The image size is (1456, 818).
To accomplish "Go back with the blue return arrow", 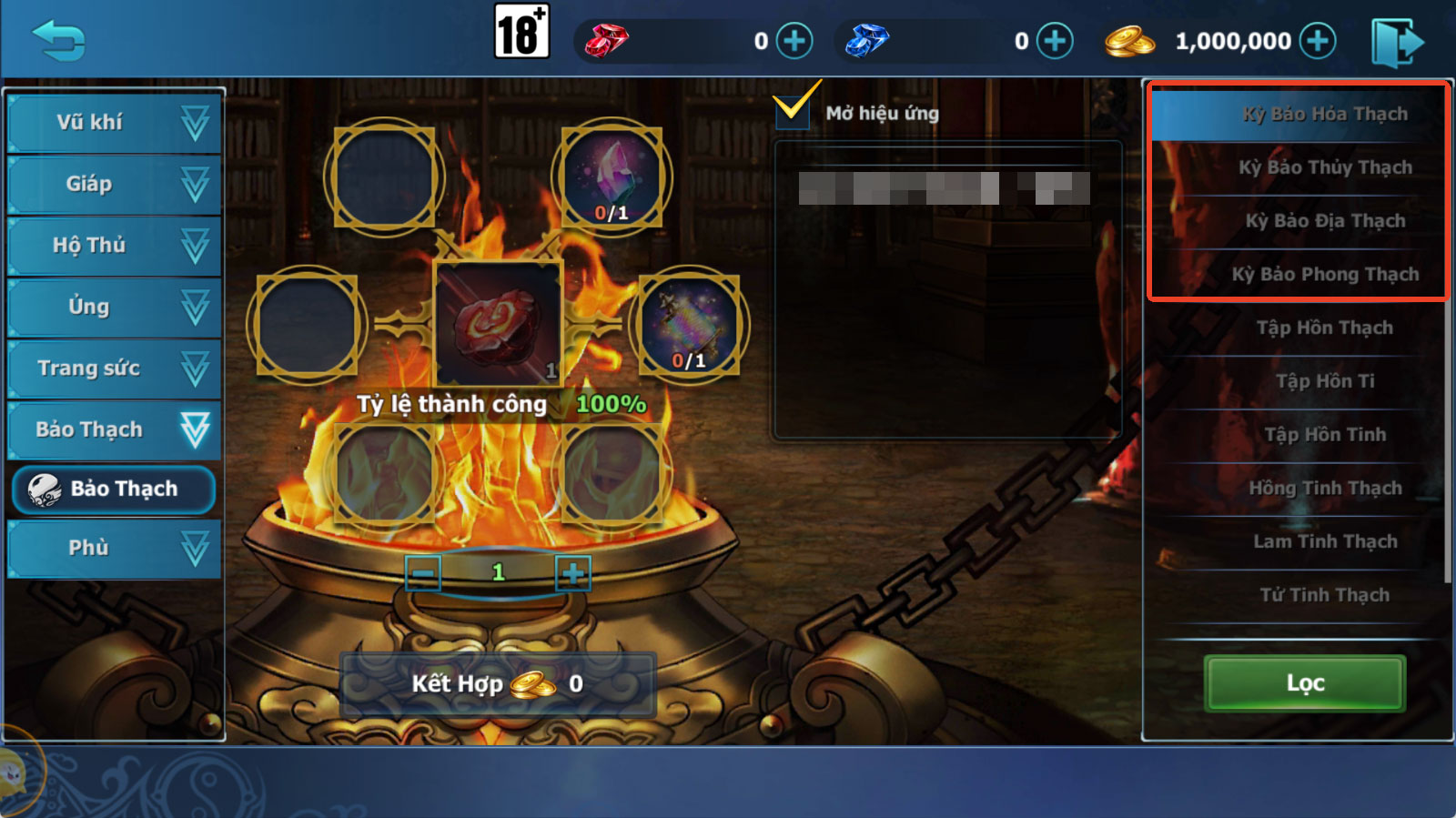I will (x=58, y=41).
